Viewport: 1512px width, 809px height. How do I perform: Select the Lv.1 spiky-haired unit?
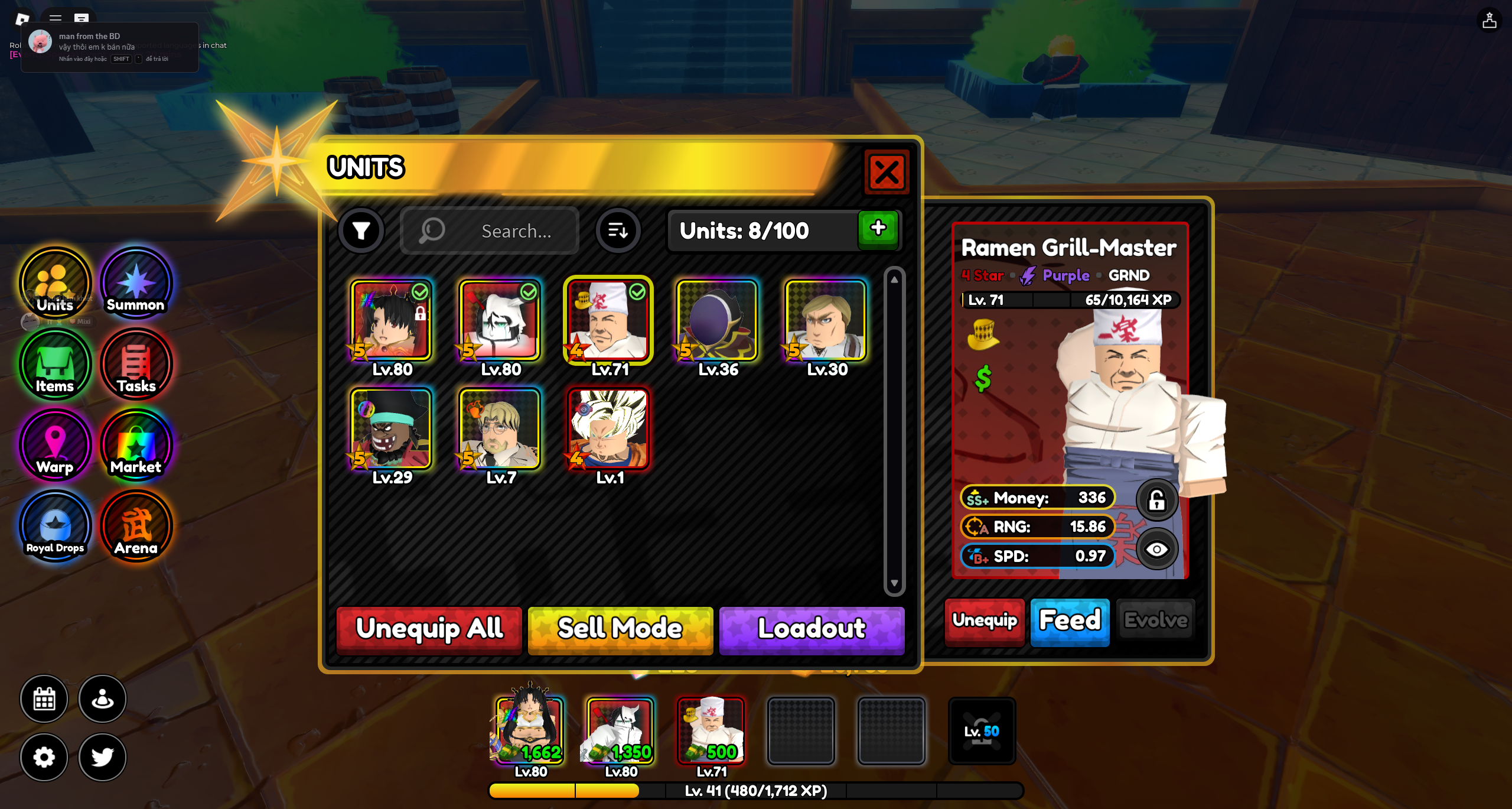pyautogui.click(x=608, y=429)
